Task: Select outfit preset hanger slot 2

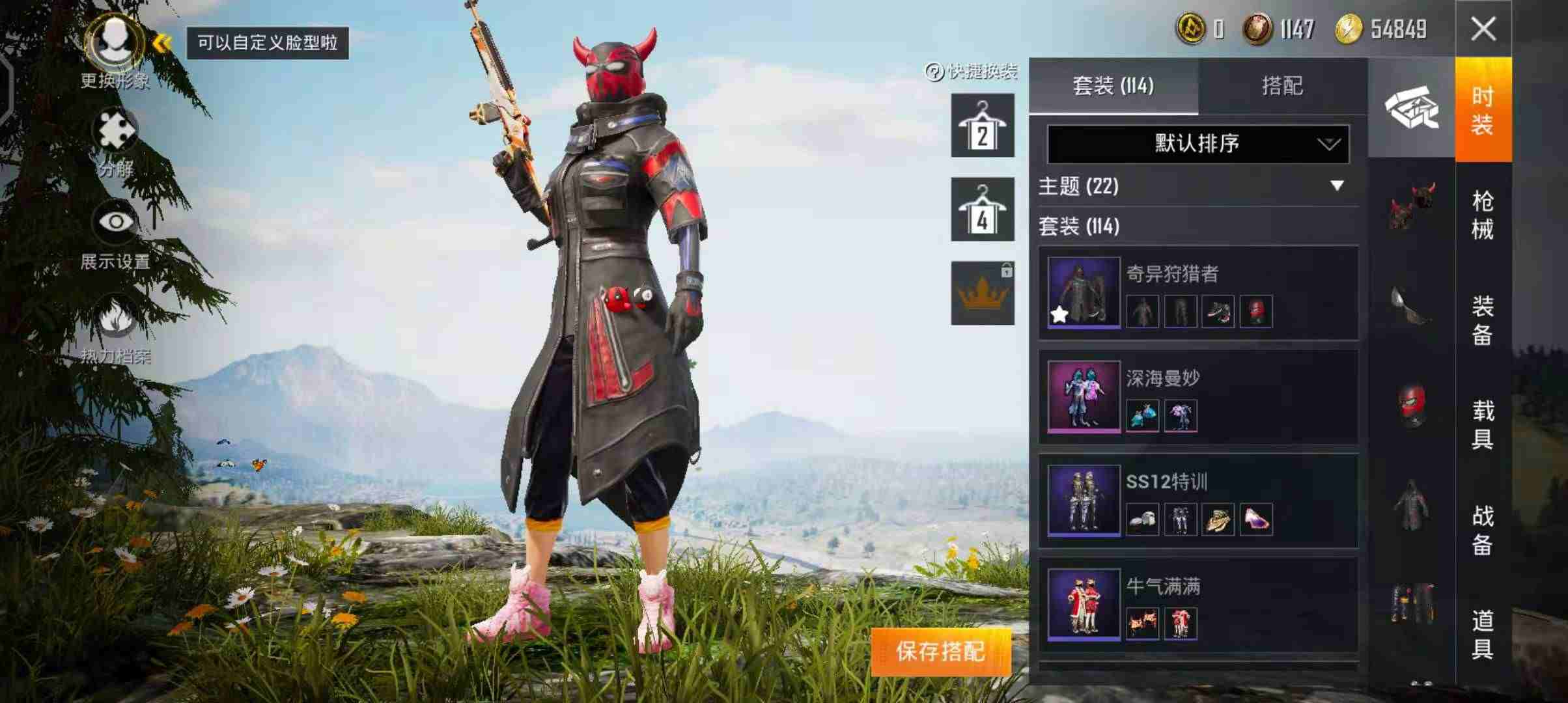Action: [981, 126]
